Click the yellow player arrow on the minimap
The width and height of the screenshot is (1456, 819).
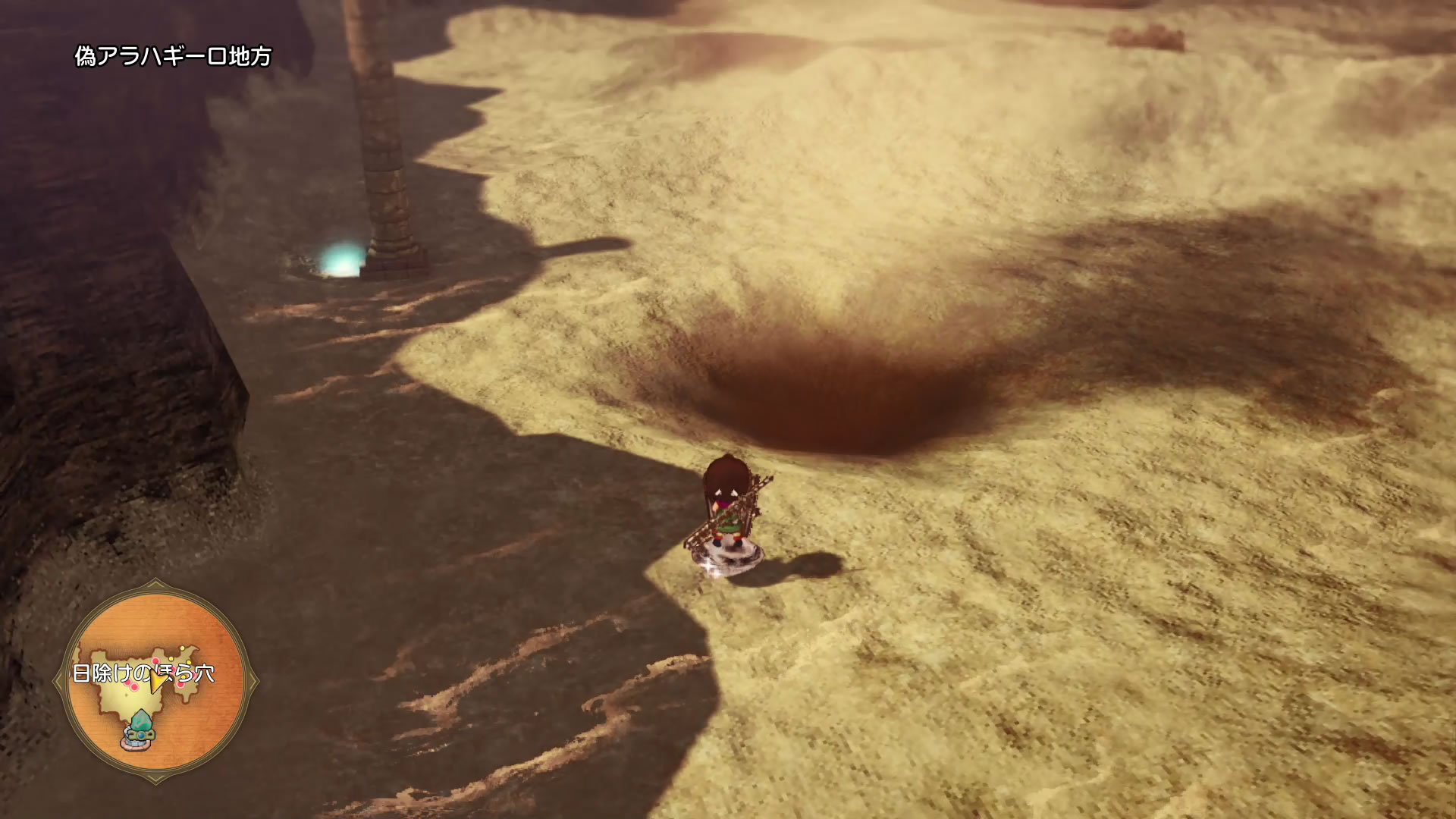click(158, 682)
